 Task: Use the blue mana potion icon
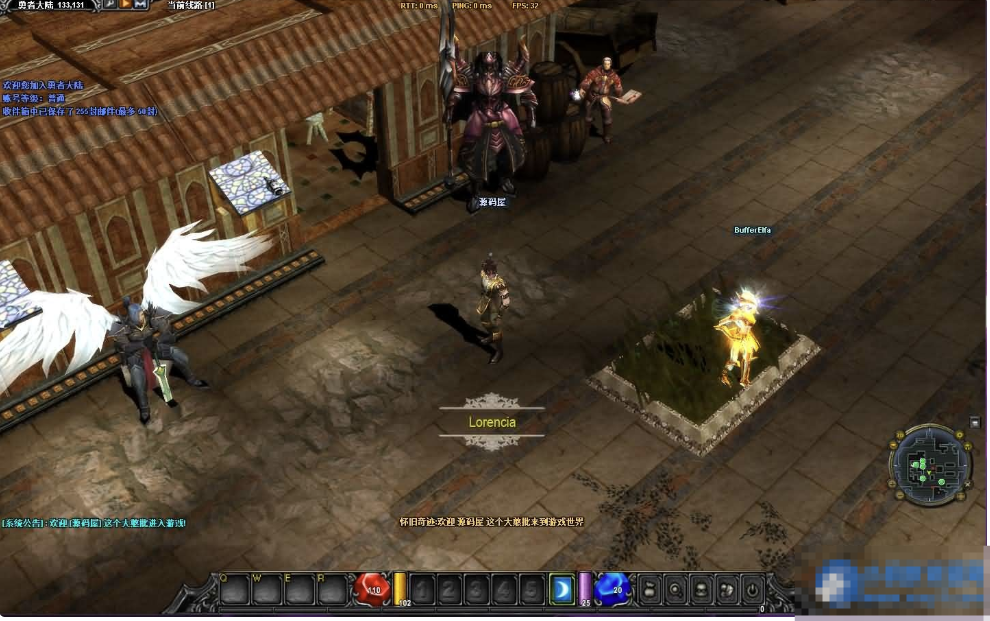pyautogui.click(x=611, y=589)
